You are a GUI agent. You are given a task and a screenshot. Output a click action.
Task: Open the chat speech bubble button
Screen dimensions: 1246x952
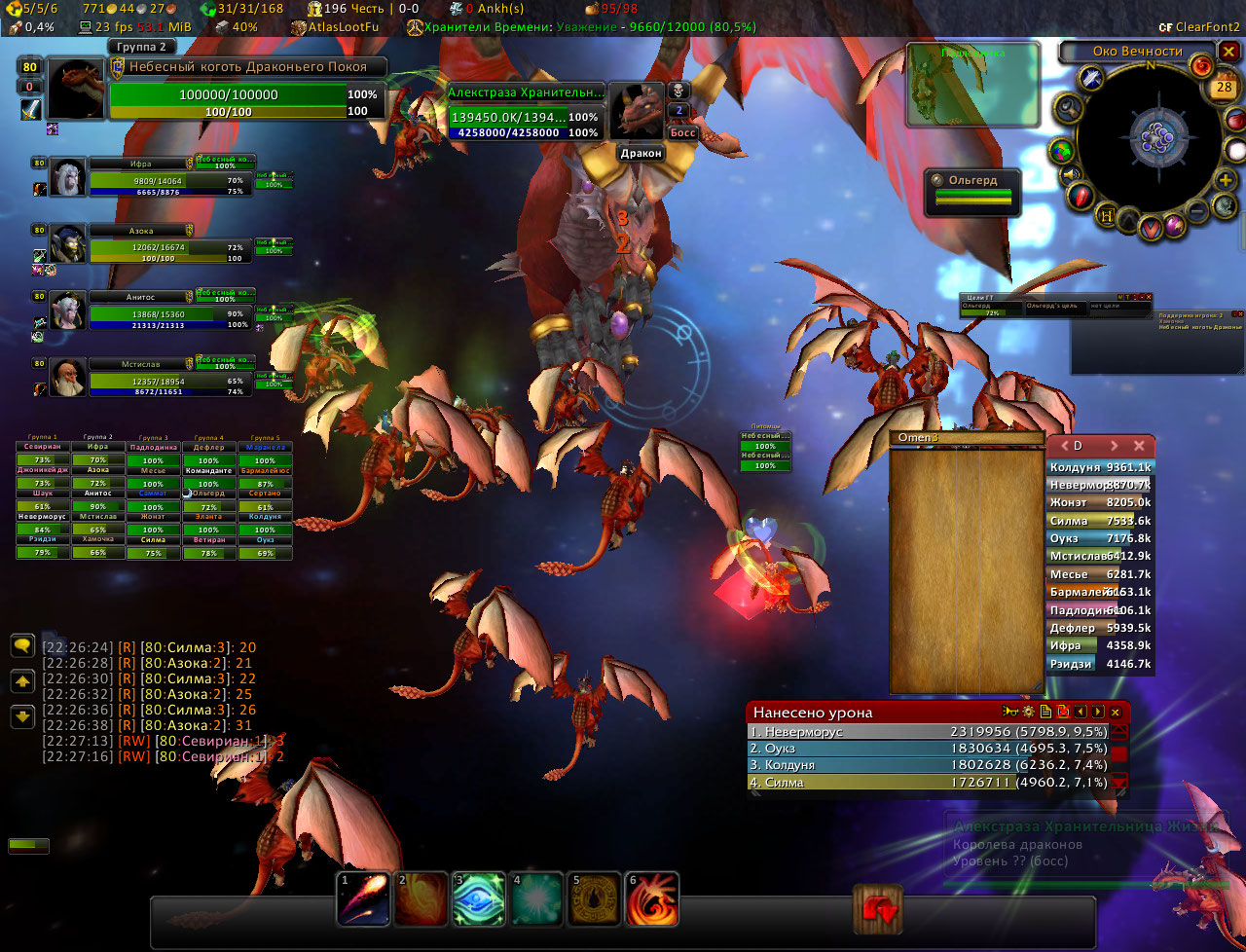[22, 645]
